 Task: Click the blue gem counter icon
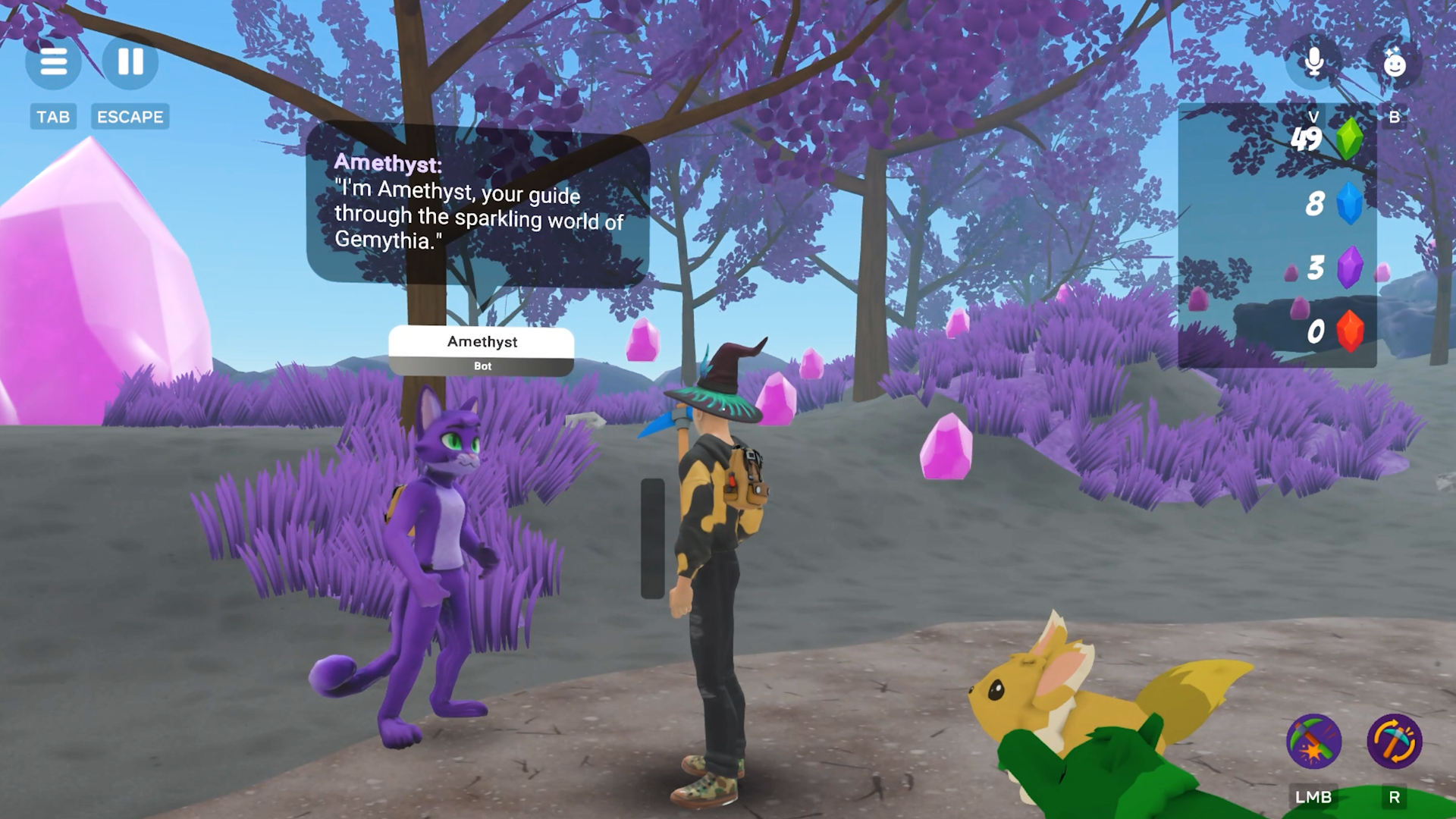tap(1349, 203)
